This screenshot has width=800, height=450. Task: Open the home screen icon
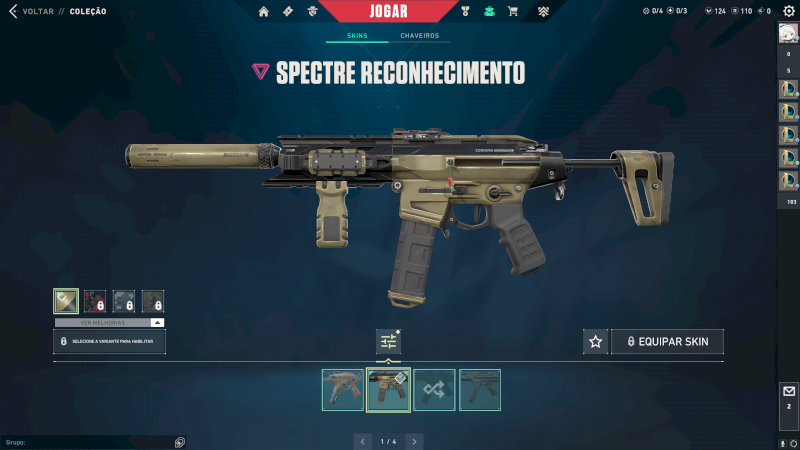tap(264, 11)
